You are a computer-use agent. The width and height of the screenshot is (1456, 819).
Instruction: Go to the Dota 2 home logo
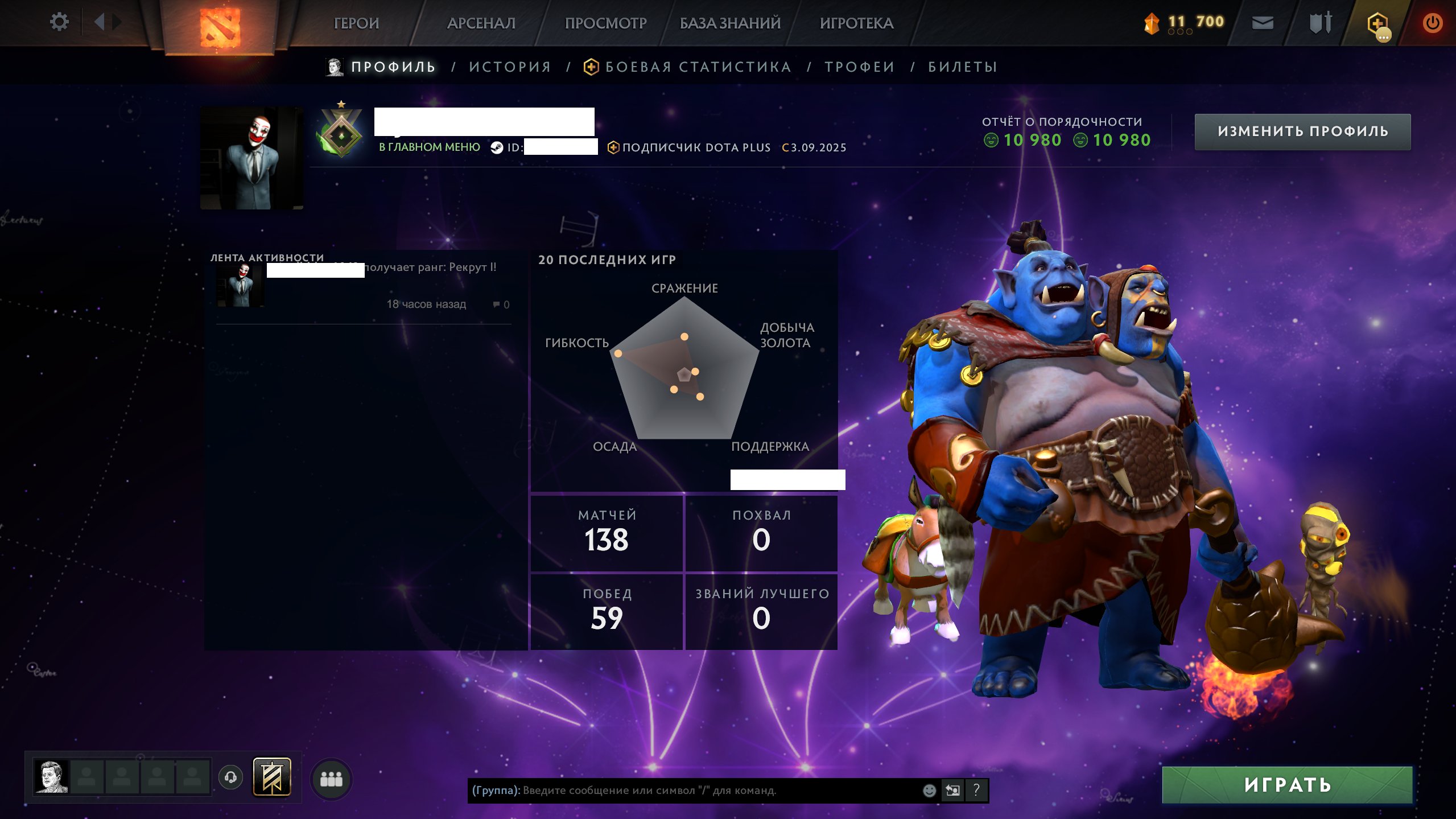(x=220, y=27)
